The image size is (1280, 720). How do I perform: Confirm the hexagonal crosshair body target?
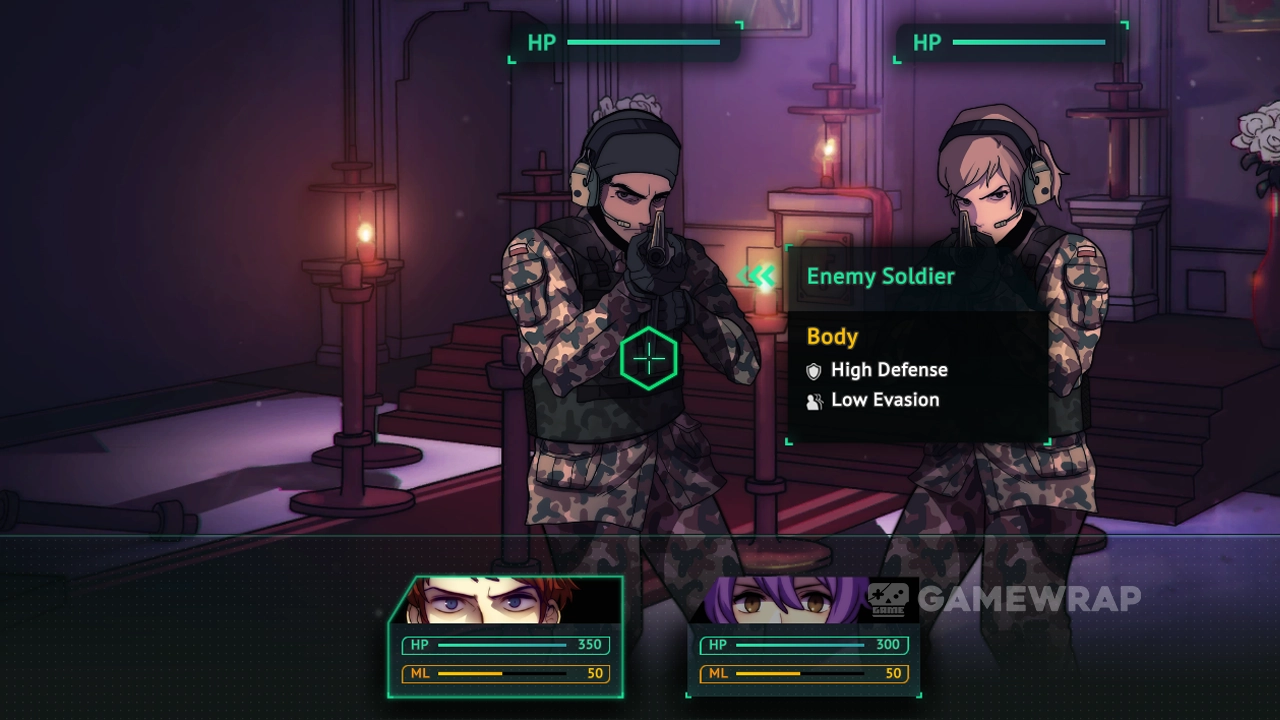(x=649, y=358)
